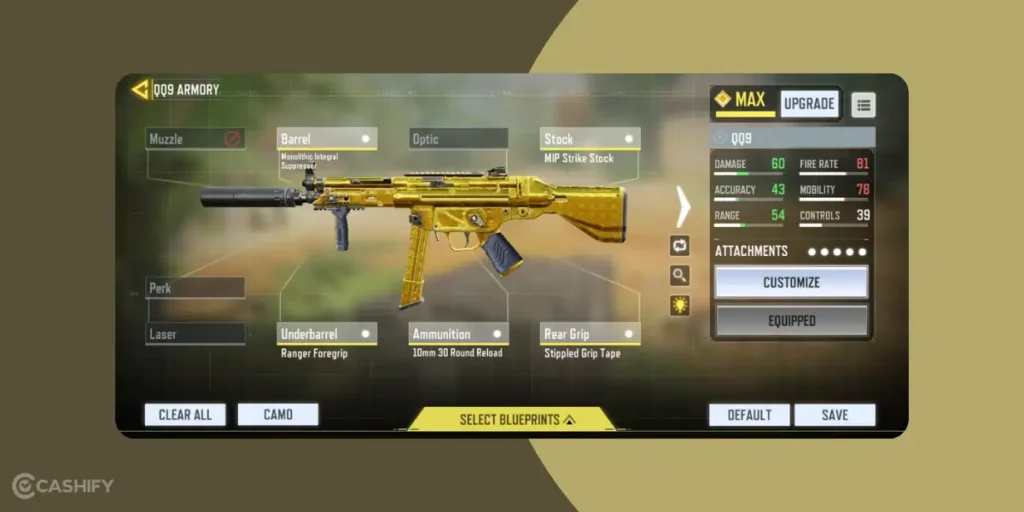The image size is (1024, 512).
Task: Toggle the yellow lighting icon
Action: (680, 305)
